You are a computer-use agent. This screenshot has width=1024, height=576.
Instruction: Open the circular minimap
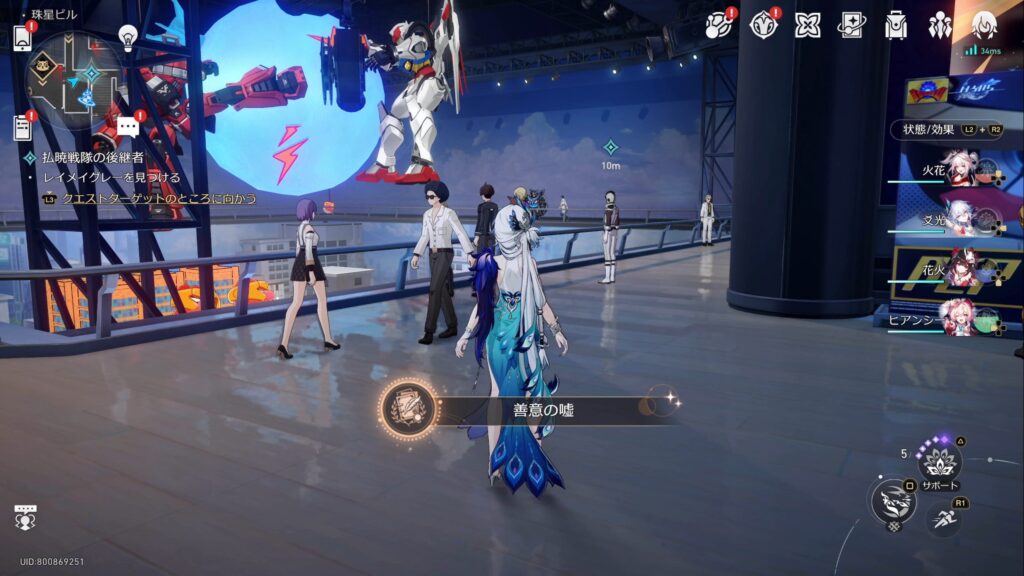[73, 78]
